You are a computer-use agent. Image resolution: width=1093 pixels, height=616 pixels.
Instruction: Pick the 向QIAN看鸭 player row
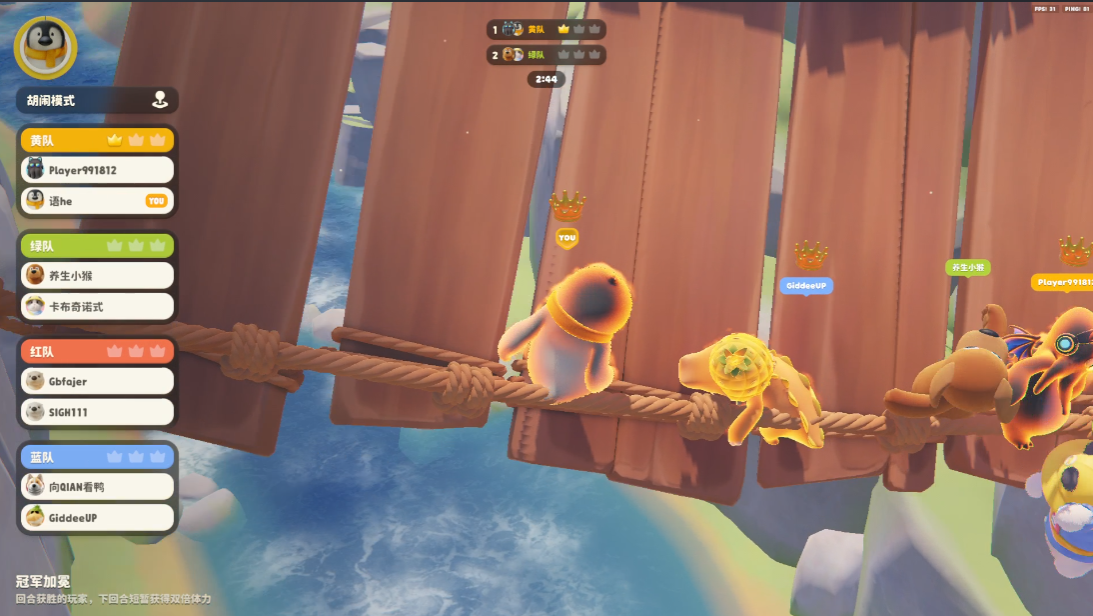click(x=97, y=487)
